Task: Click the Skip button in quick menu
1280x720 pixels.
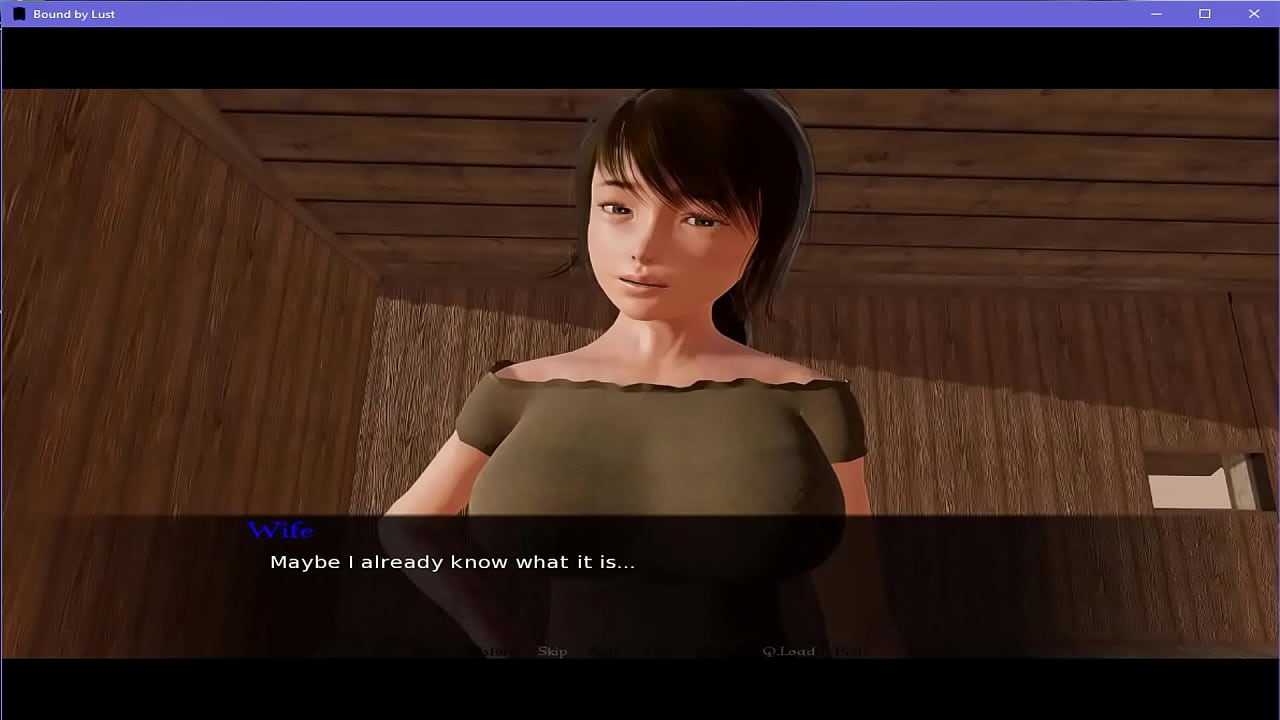Action: (x=552, y=651)
